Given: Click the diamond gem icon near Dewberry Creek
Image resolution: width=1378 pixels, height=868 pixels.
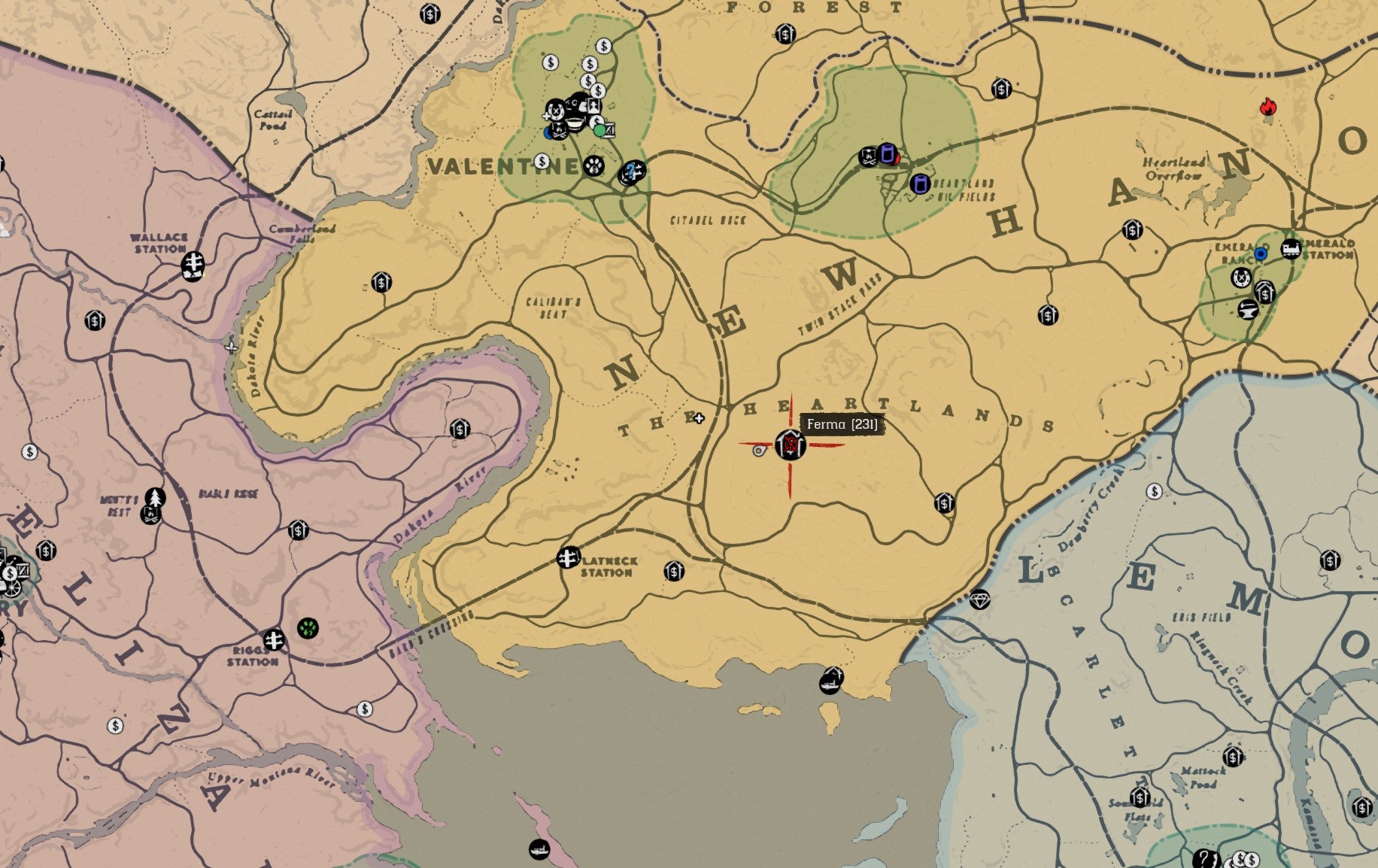Looking at the screenshot, I should tap(980, 598).
